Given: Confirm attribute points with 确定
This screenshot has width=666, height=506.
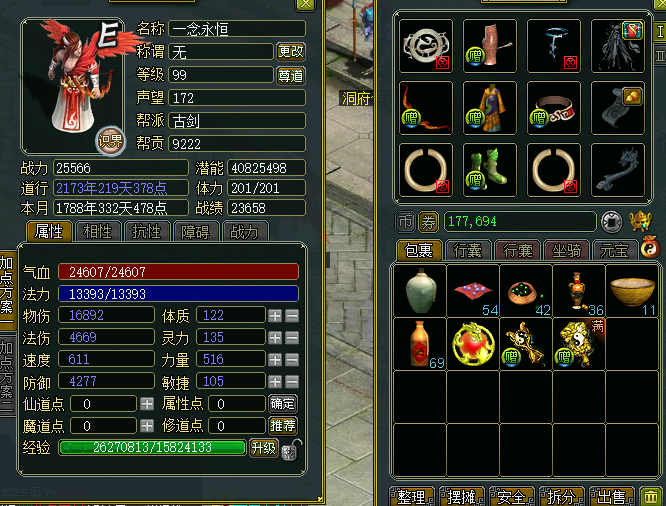Looking at the screenshot, I should click(x=283, y=403).
